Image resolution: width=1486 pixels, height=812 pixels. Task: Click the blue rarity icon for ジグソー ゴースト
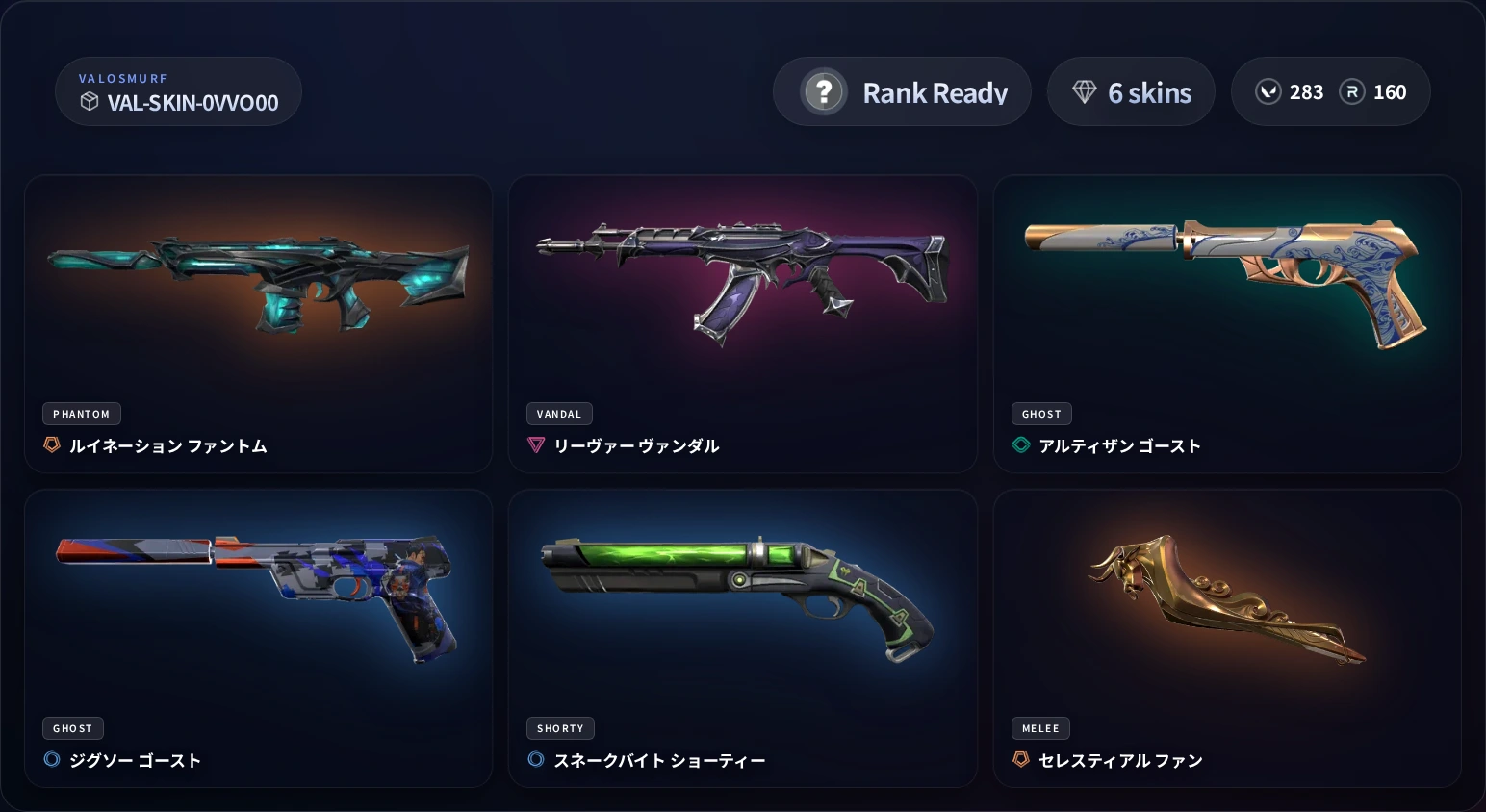coord(52,759)
